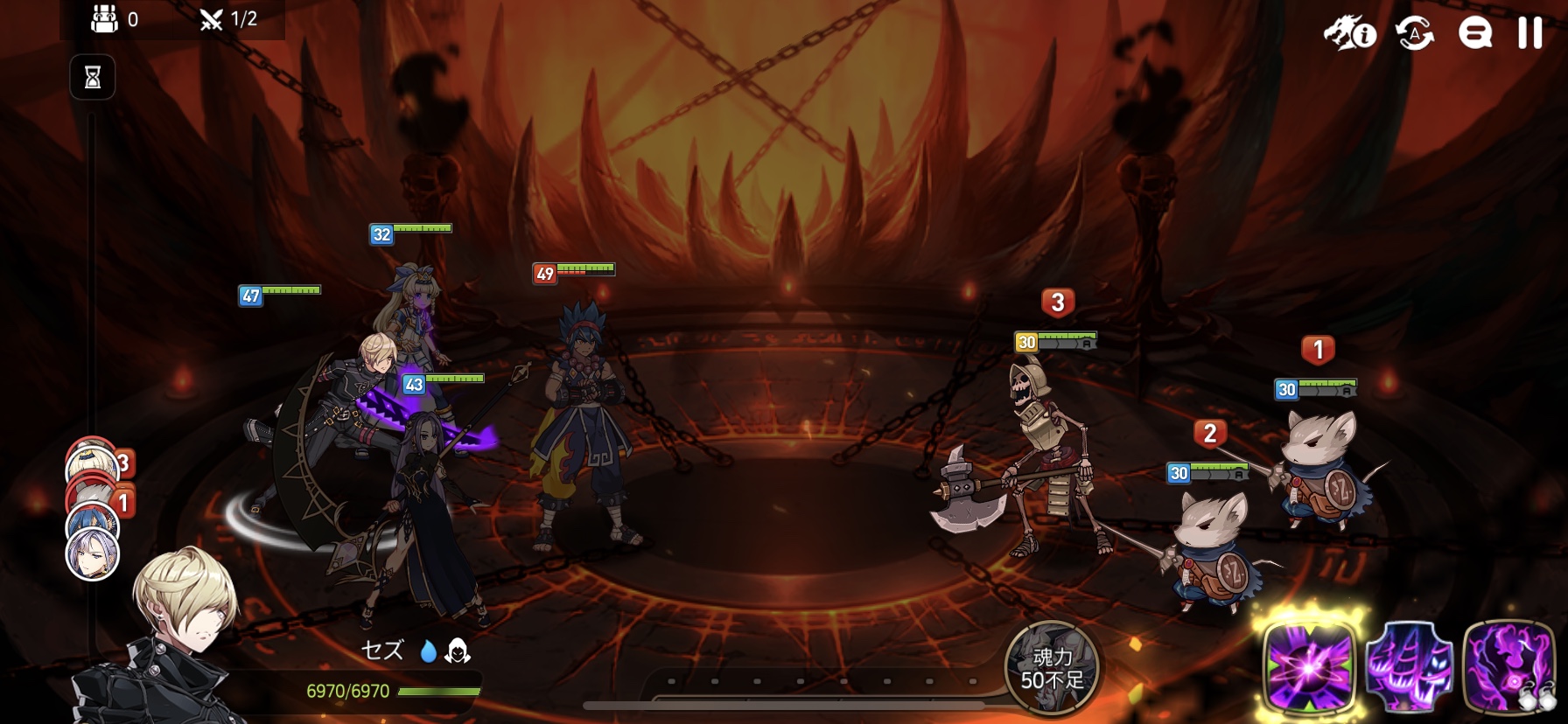Tap the soul burn 魂力 button
The height and width of the screenshot is (724, 1568).
1052,669
